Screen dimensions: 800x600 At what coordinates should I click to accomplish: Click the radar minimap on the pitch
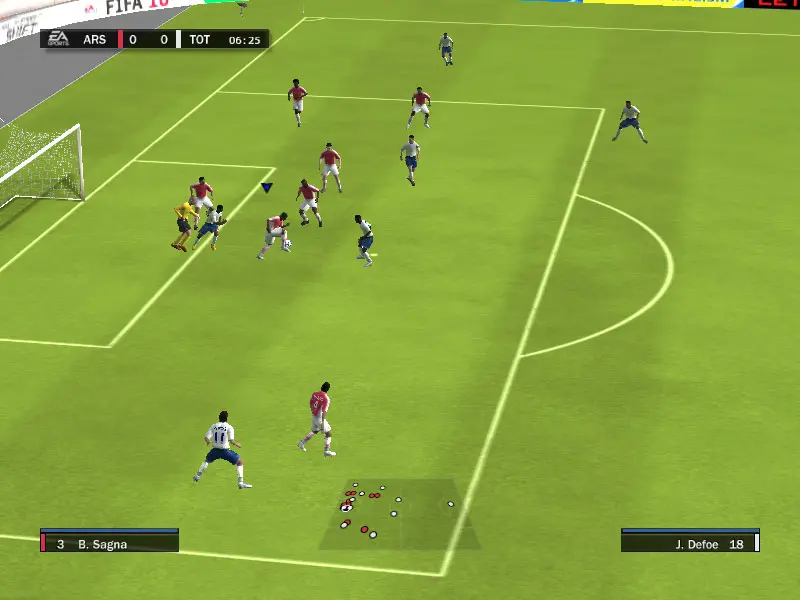click(398, 514)
